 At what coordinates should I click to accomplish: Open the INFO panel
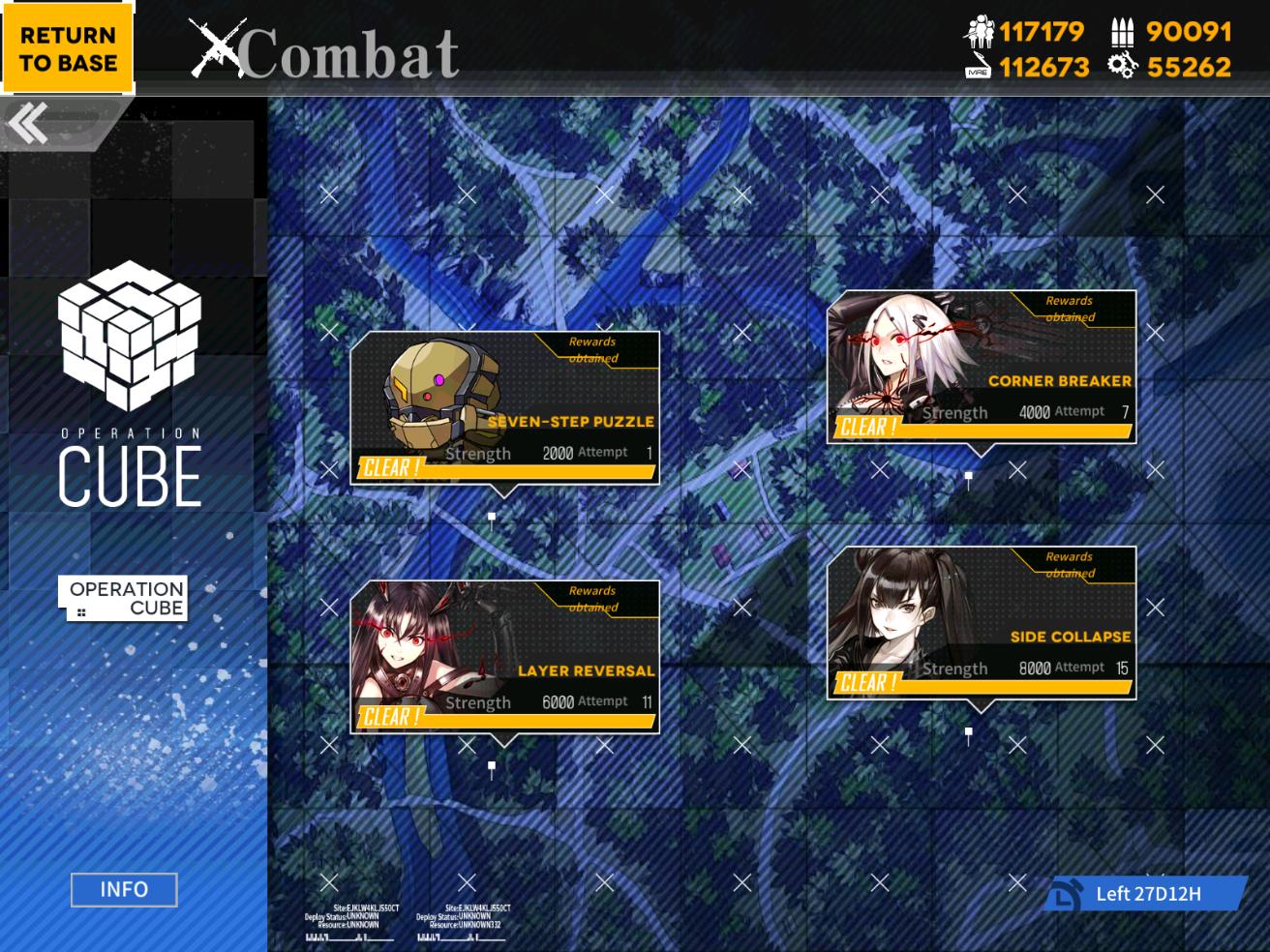pos(123,889)
